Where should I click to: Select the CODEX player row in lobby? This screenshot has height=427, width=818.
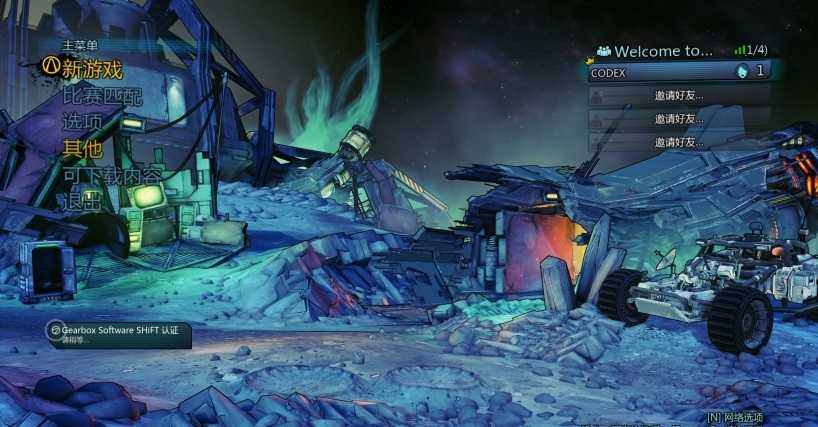coord(678,72)
